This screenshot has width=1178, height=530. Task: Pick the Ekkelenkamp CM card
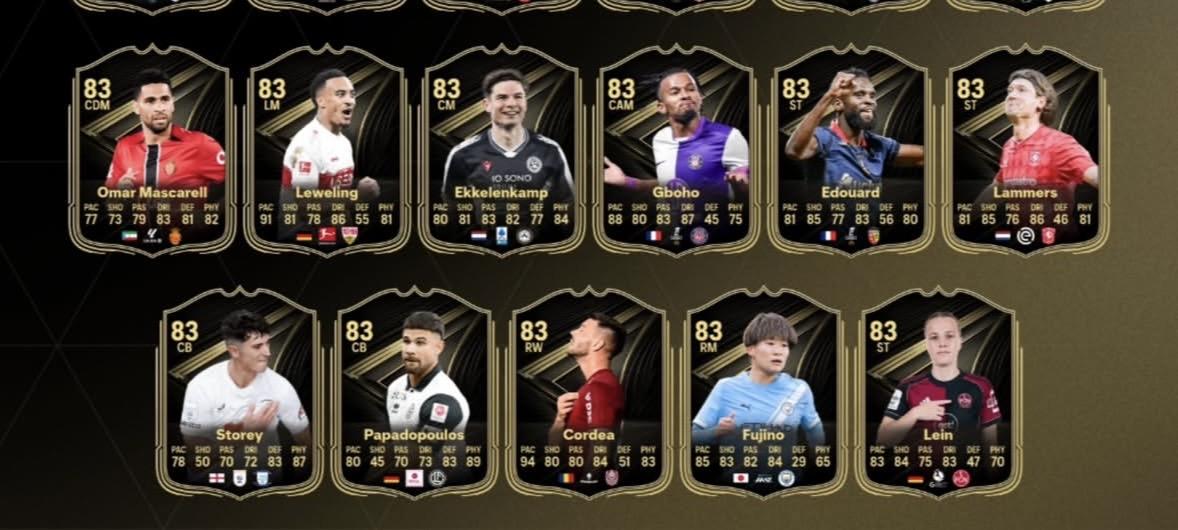pos(502,150)
